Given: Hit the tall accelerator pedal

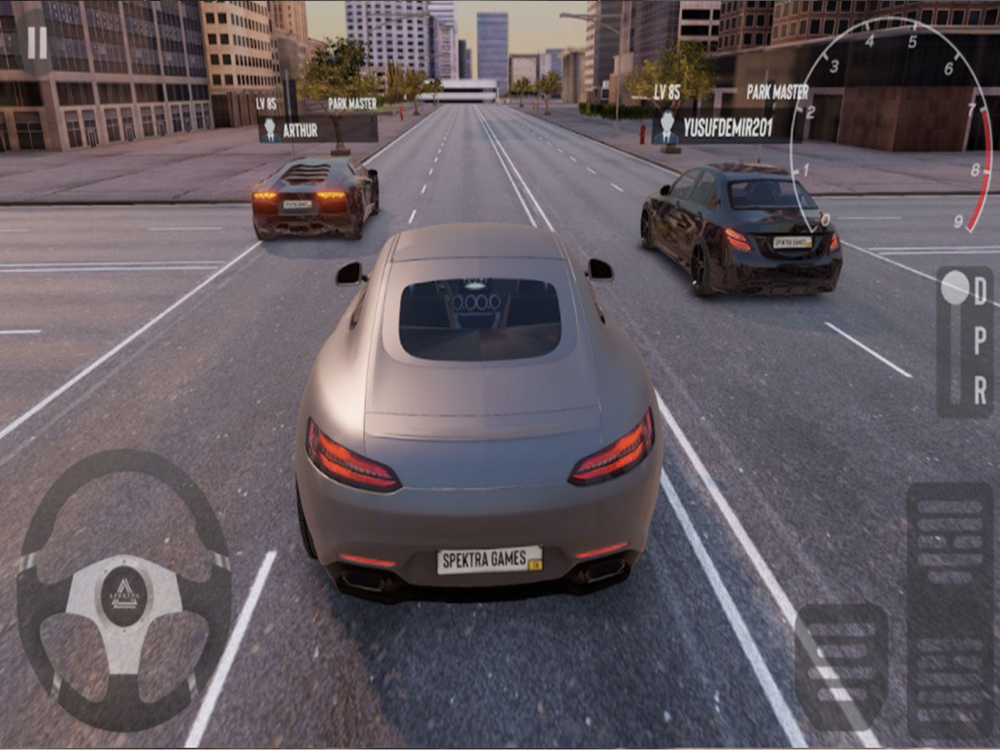Looking at the screenshot, I should pos(949,610).
